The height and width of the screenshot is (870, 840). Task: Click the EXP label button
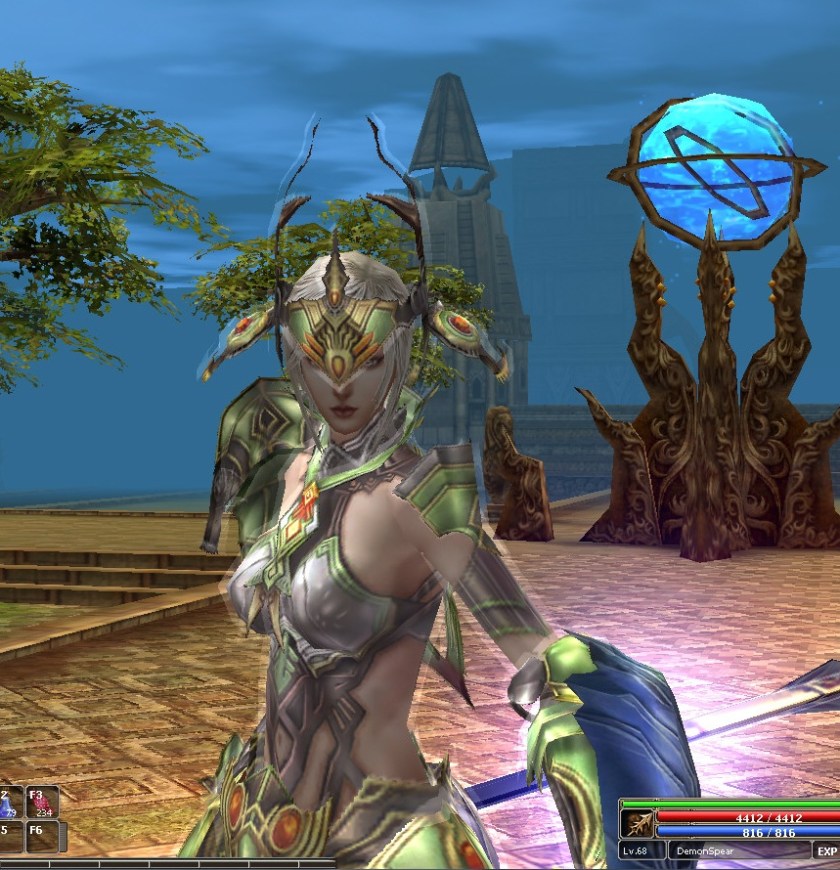826,851
